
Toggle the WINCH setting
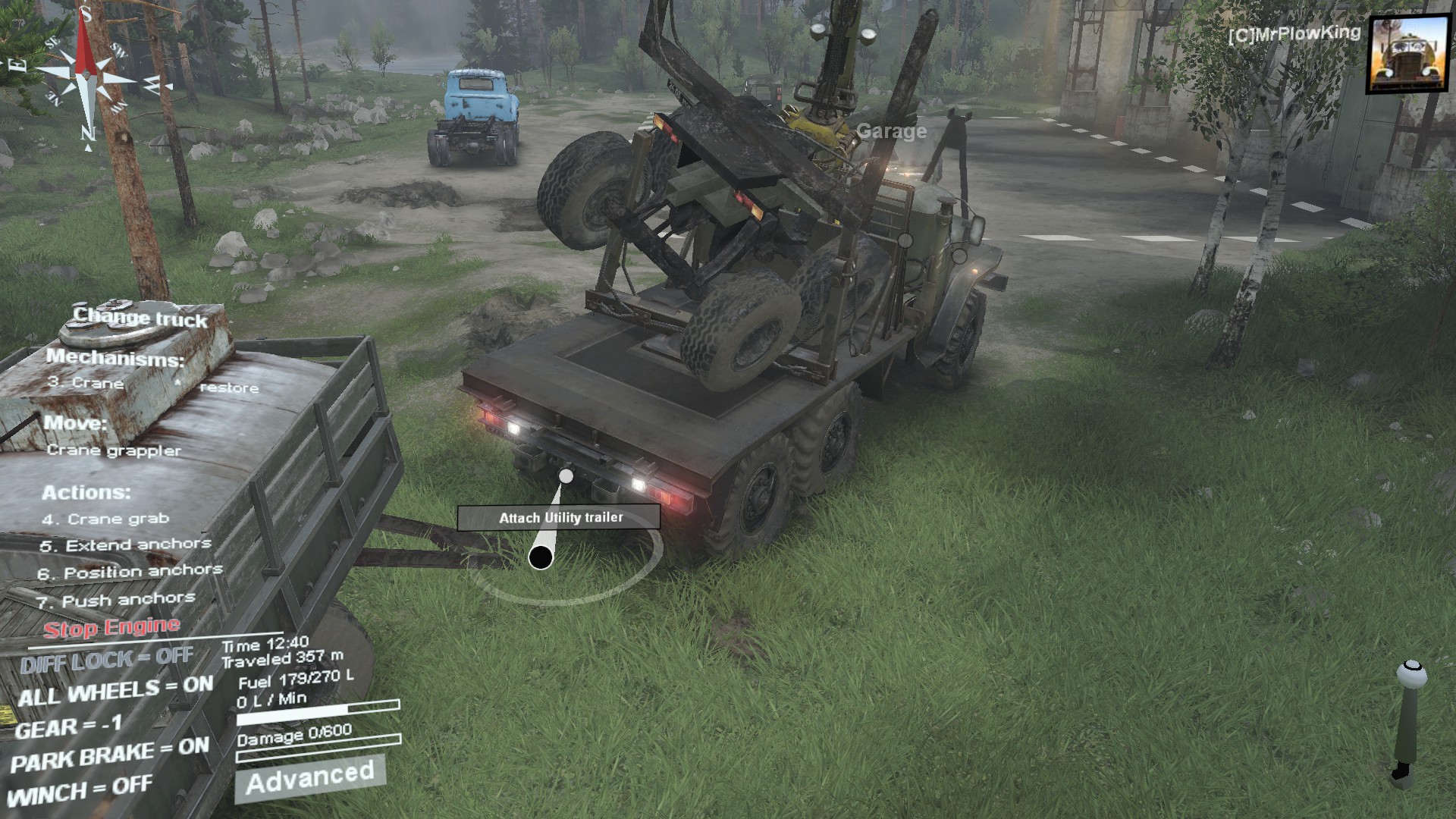pyautogui.click(x=80, y=791)
